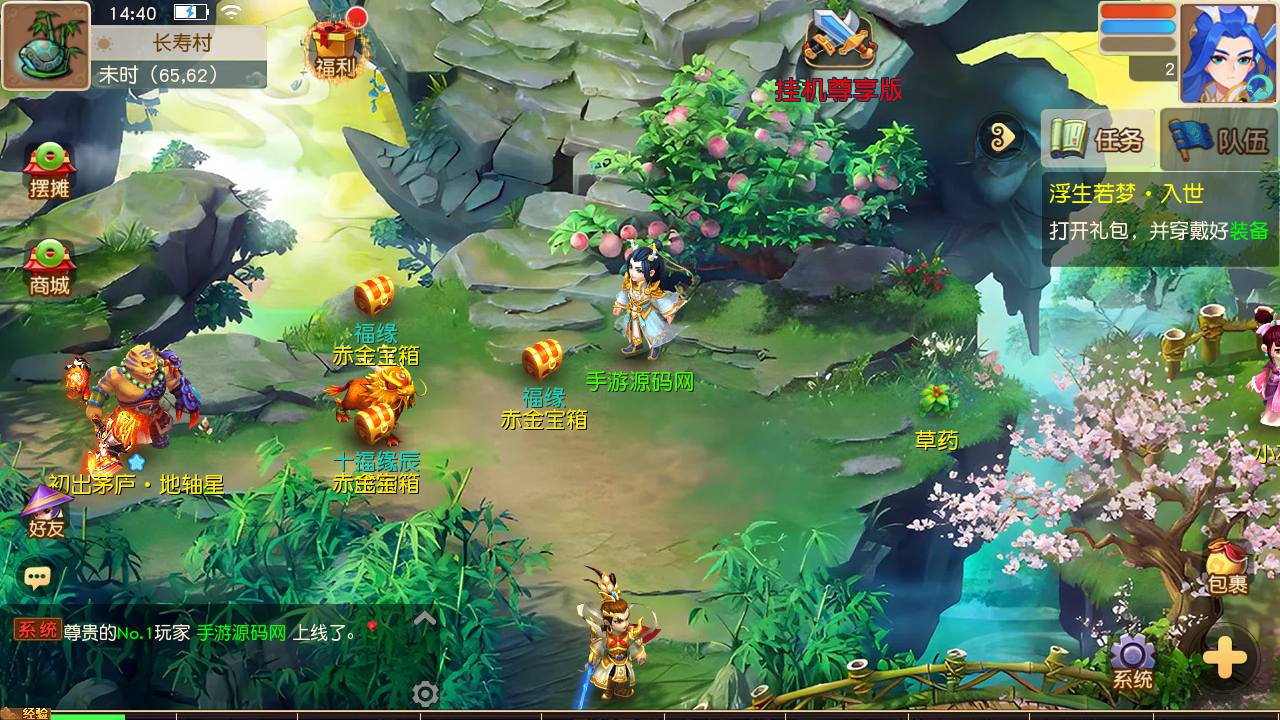Viewport: 1280px width, 720px height.
Task: Open the 商城 shop
Action: [x=48, y=267]
